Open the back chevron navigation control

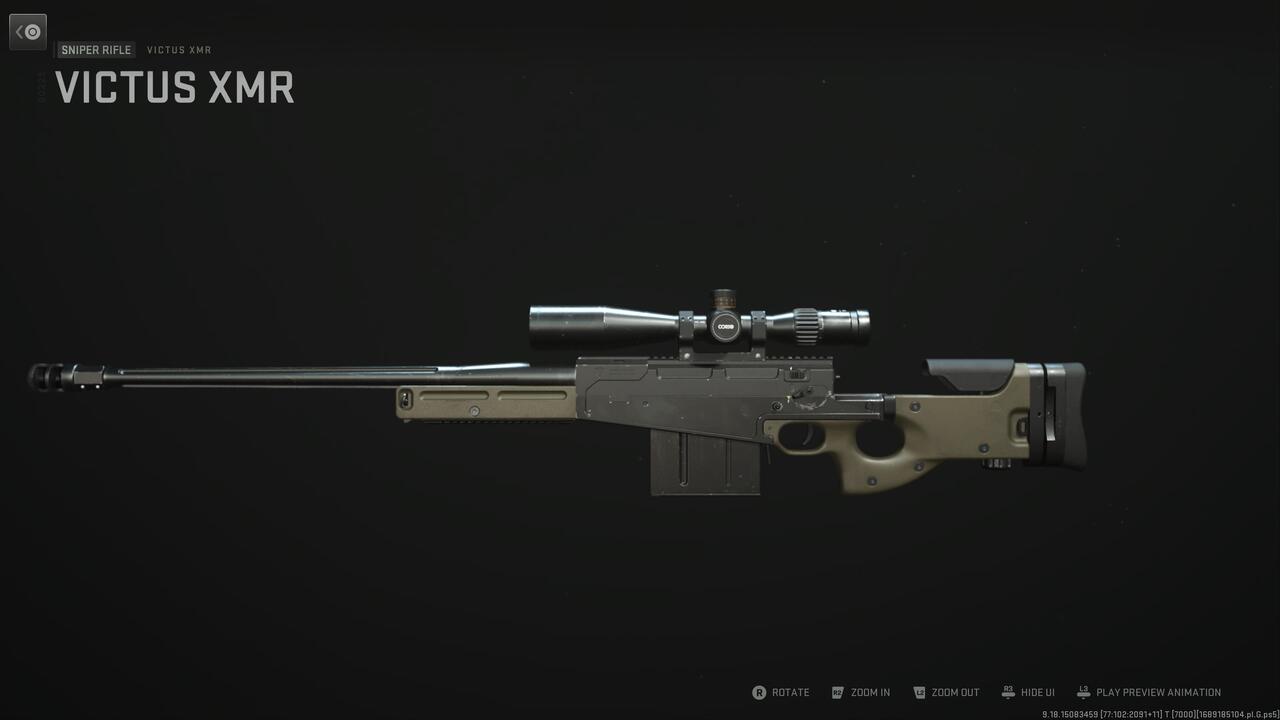click(x=28, y=31)
